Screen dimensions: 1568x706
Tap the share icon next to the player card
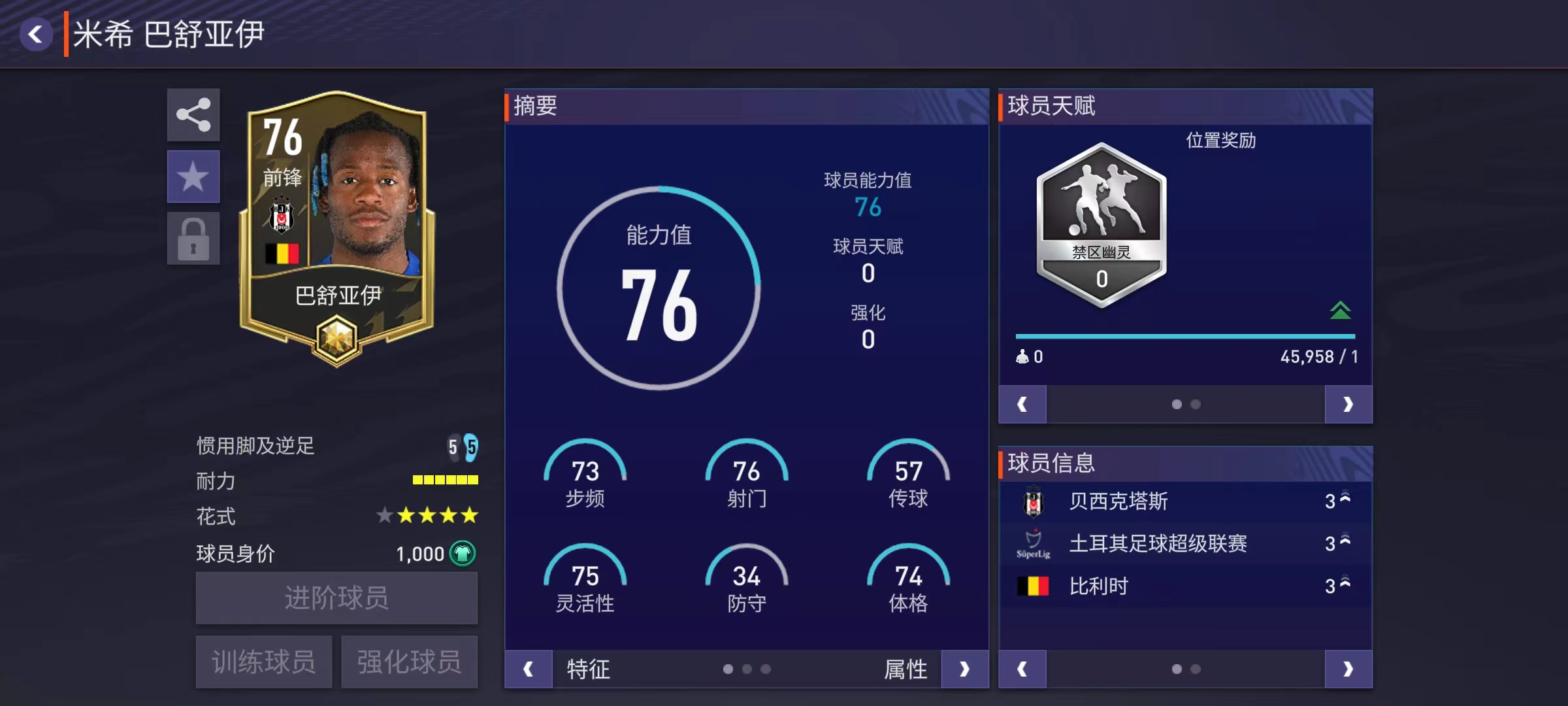pyautogui.click(x=193, y=116)
